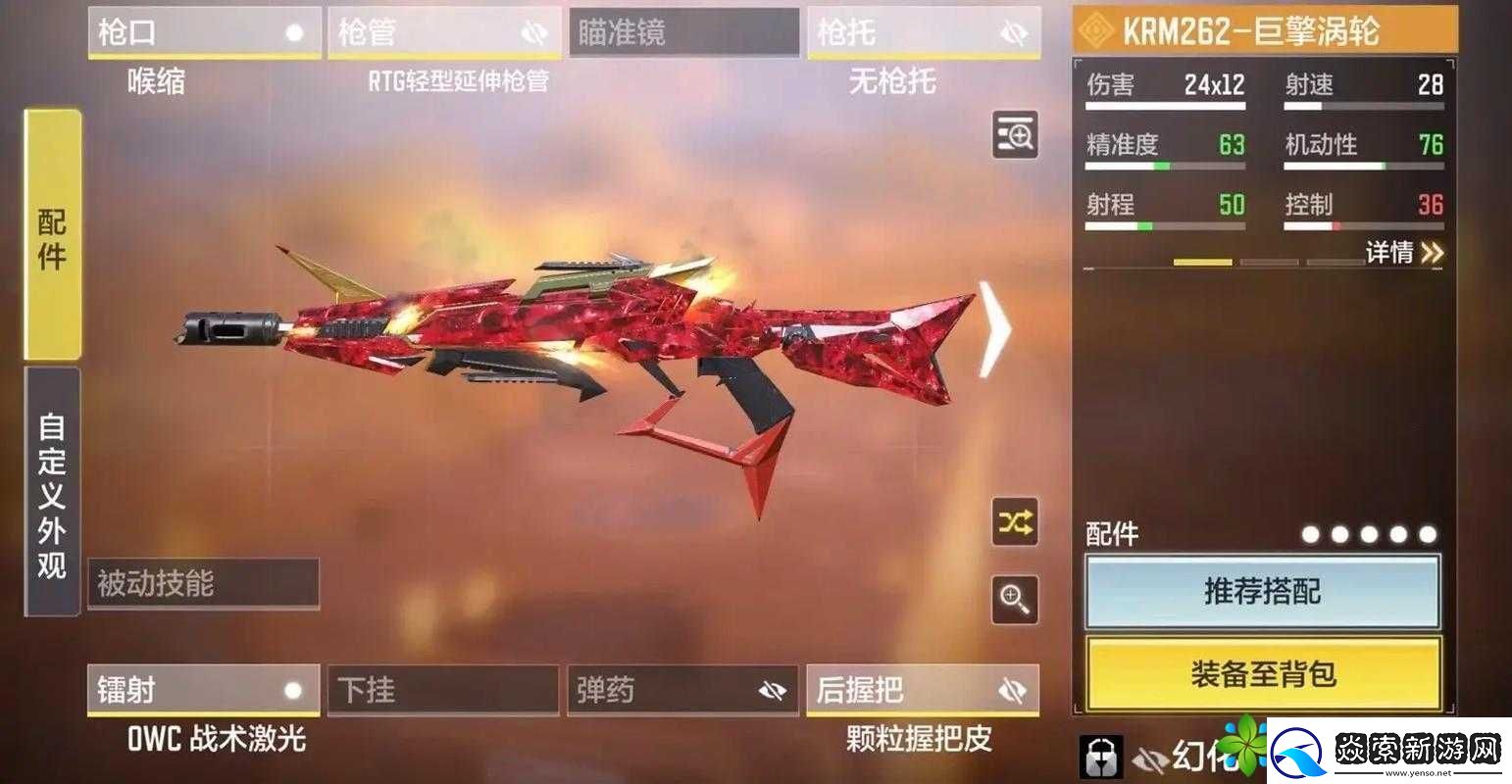
Task: Select the zoom-in magnifier icon
Action: click(x=1015, y=601)
